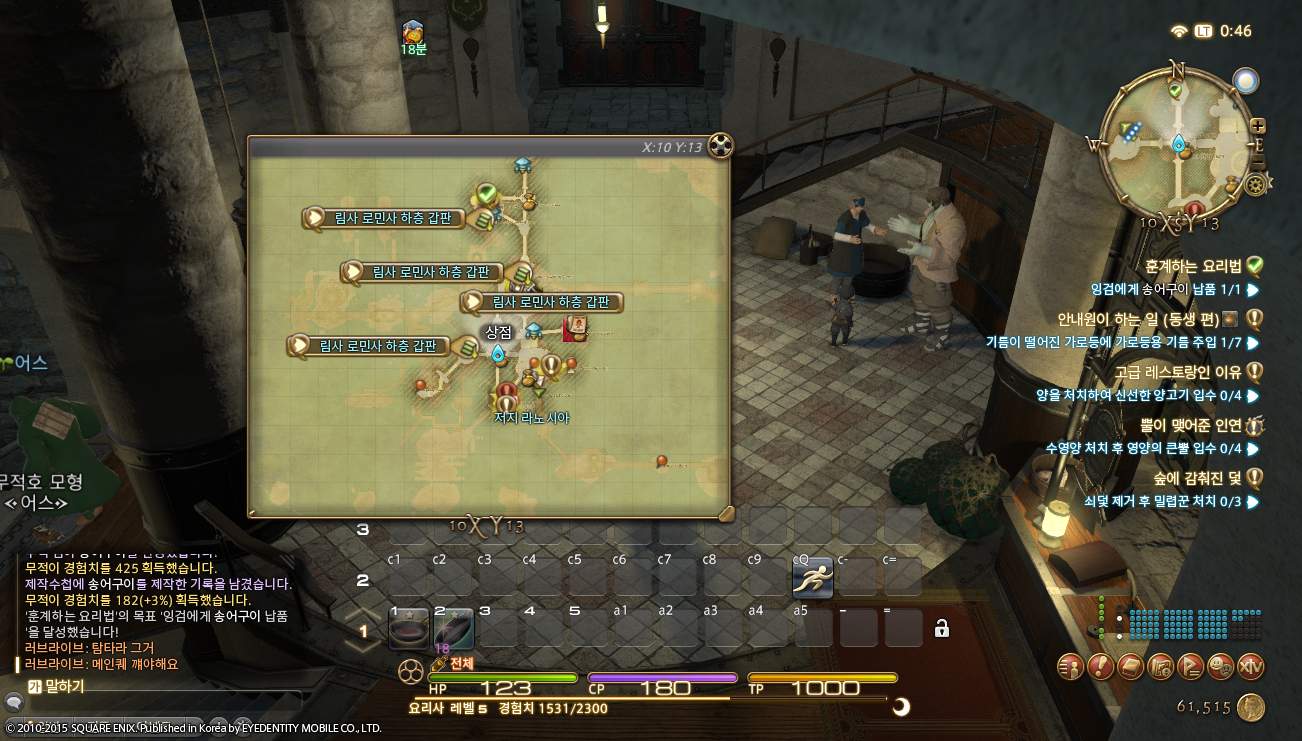Activate the Sprint running-figure ability

[812, 580]
